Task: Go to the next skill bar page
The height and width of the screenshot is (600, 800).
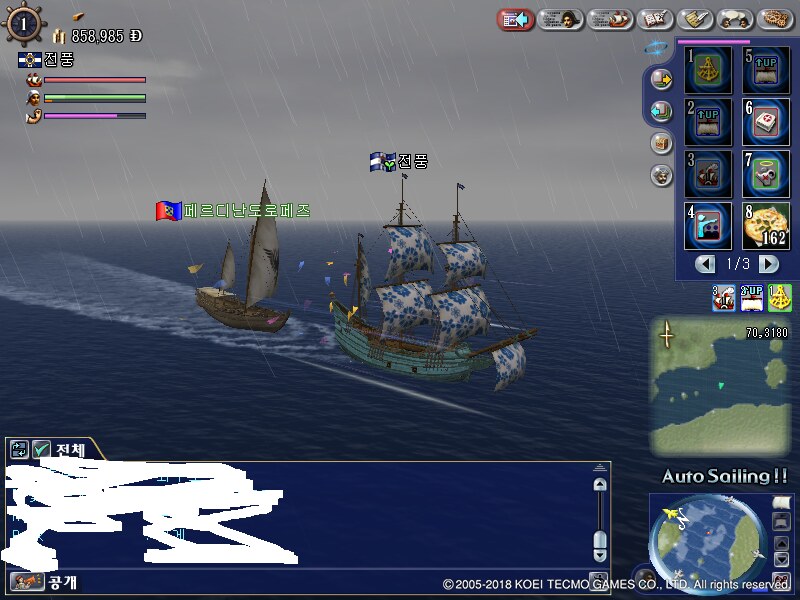Action: (768, 264)
